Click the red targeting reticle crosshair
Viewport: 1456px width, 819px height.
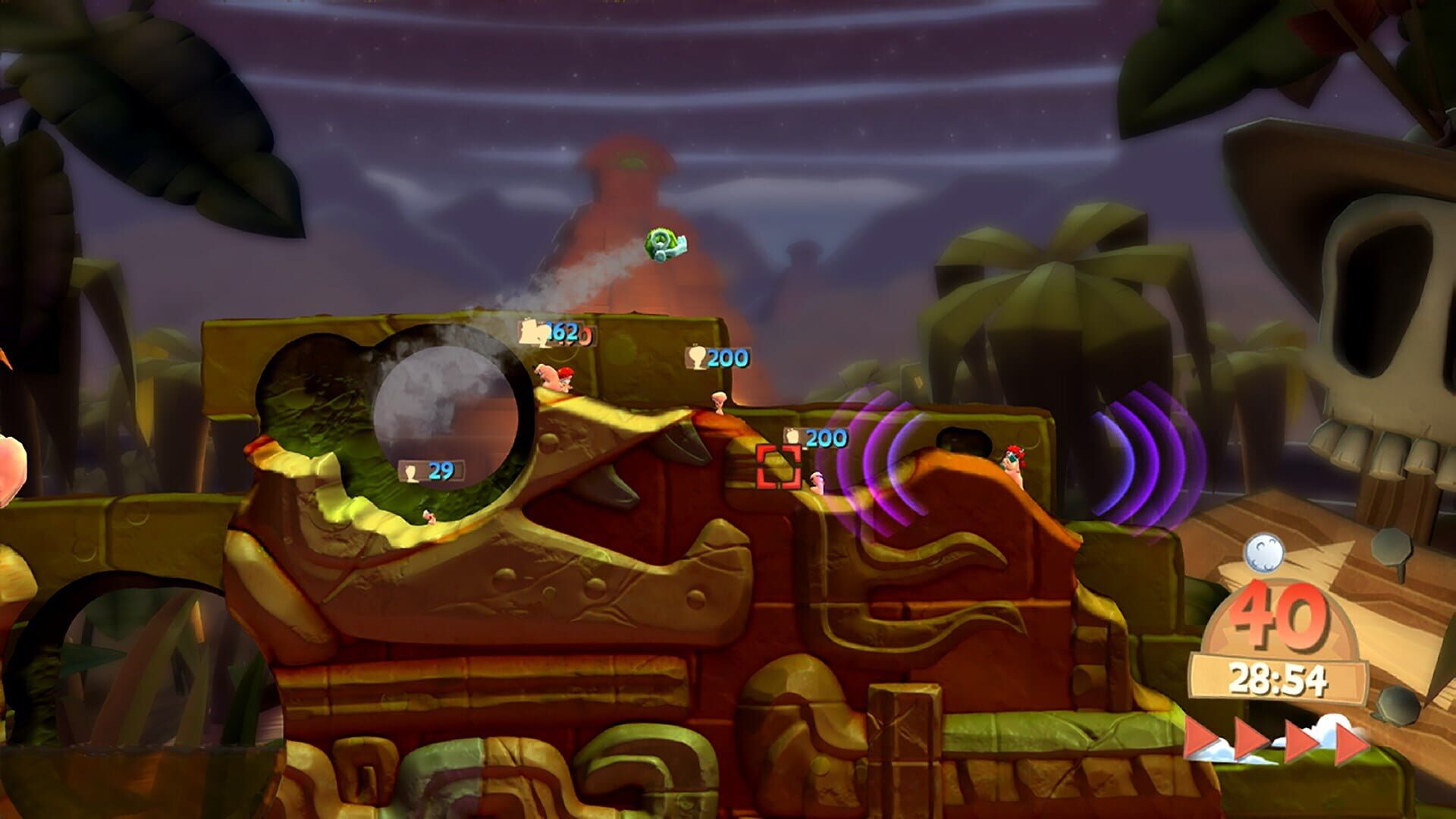tap(777, 466)
